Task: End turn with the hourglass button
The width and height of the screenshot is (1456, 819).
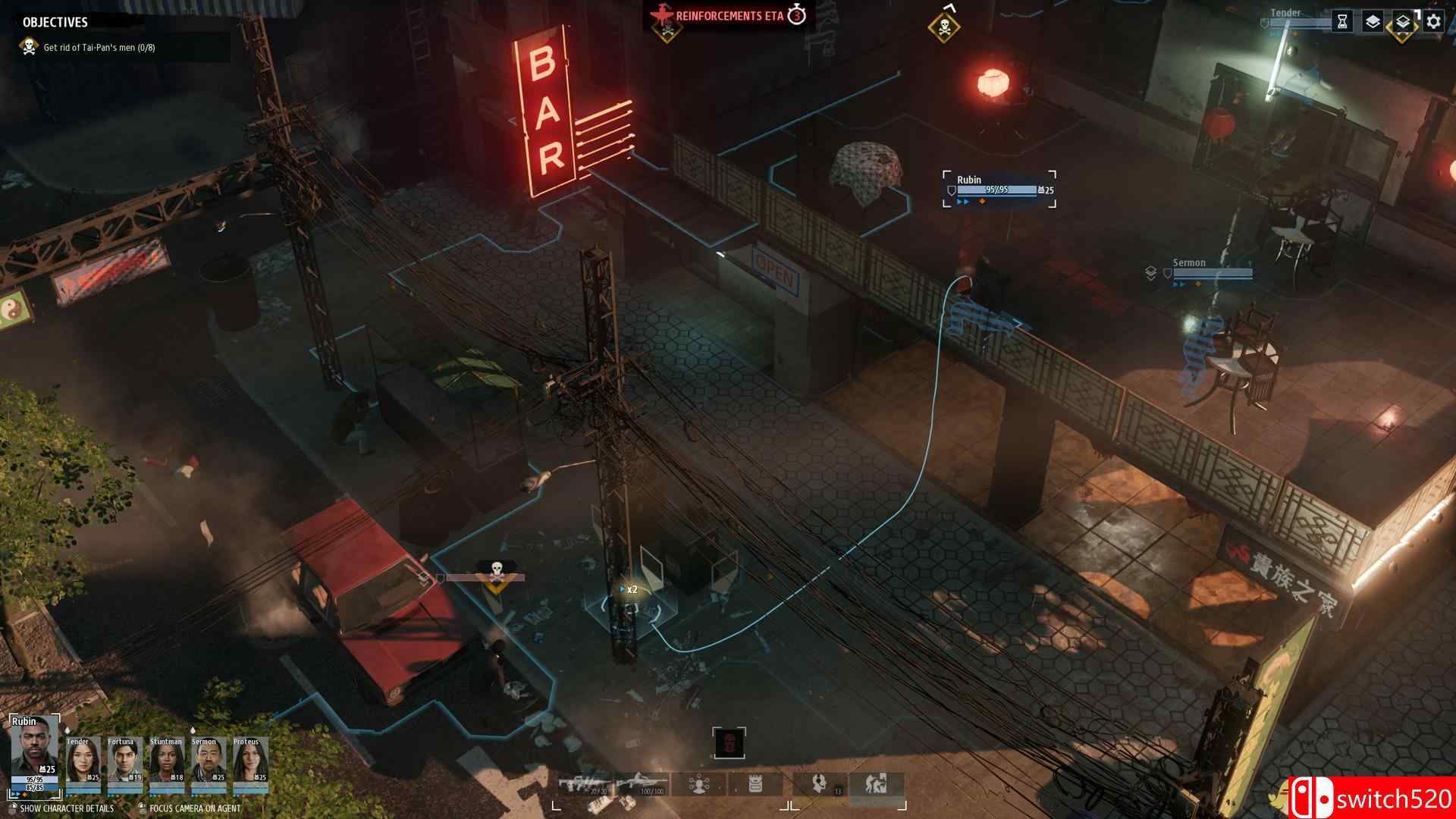Action: 1342,22
